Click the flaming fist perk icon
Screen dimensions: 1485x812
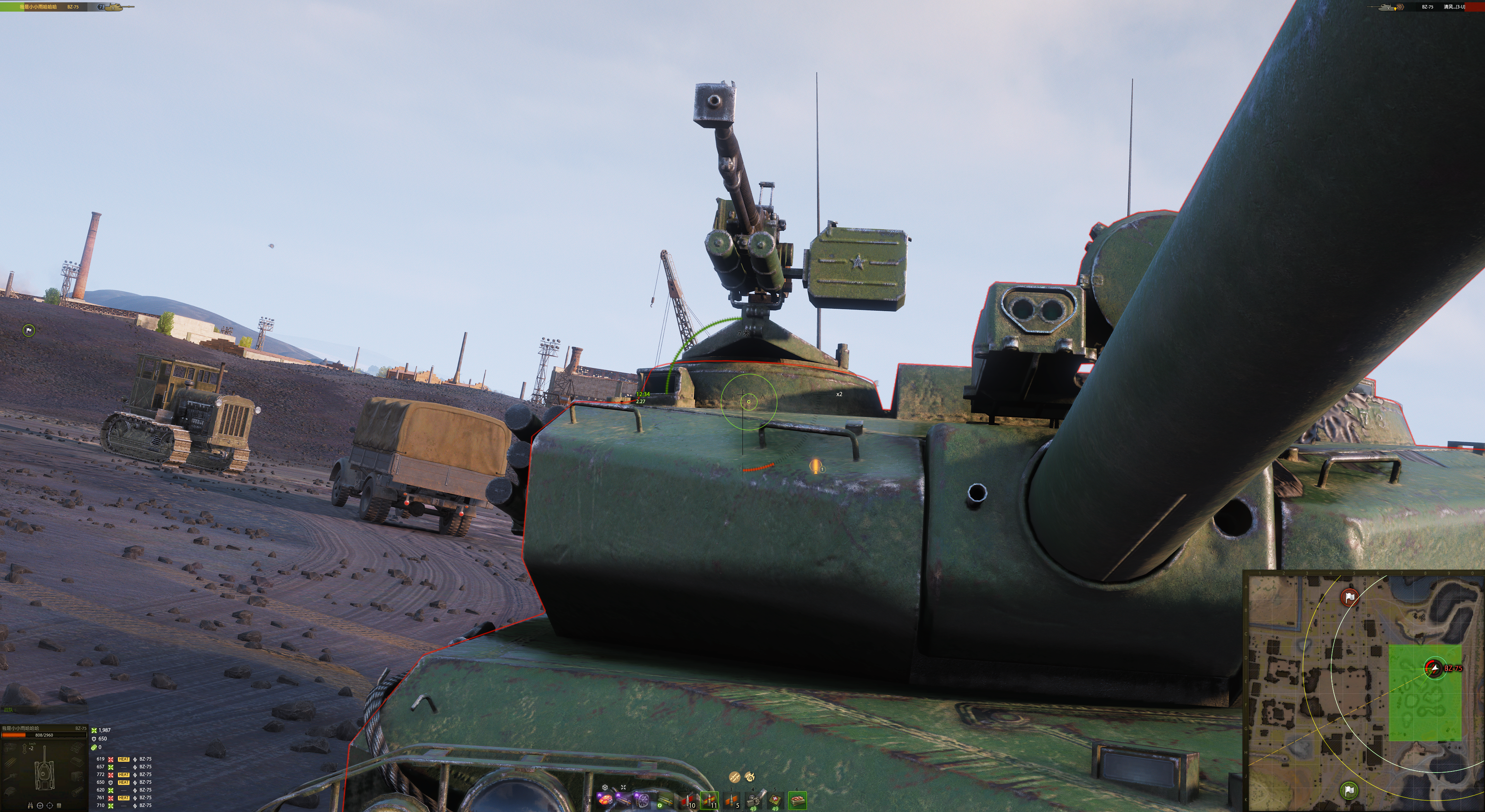(x=749, y=777)
